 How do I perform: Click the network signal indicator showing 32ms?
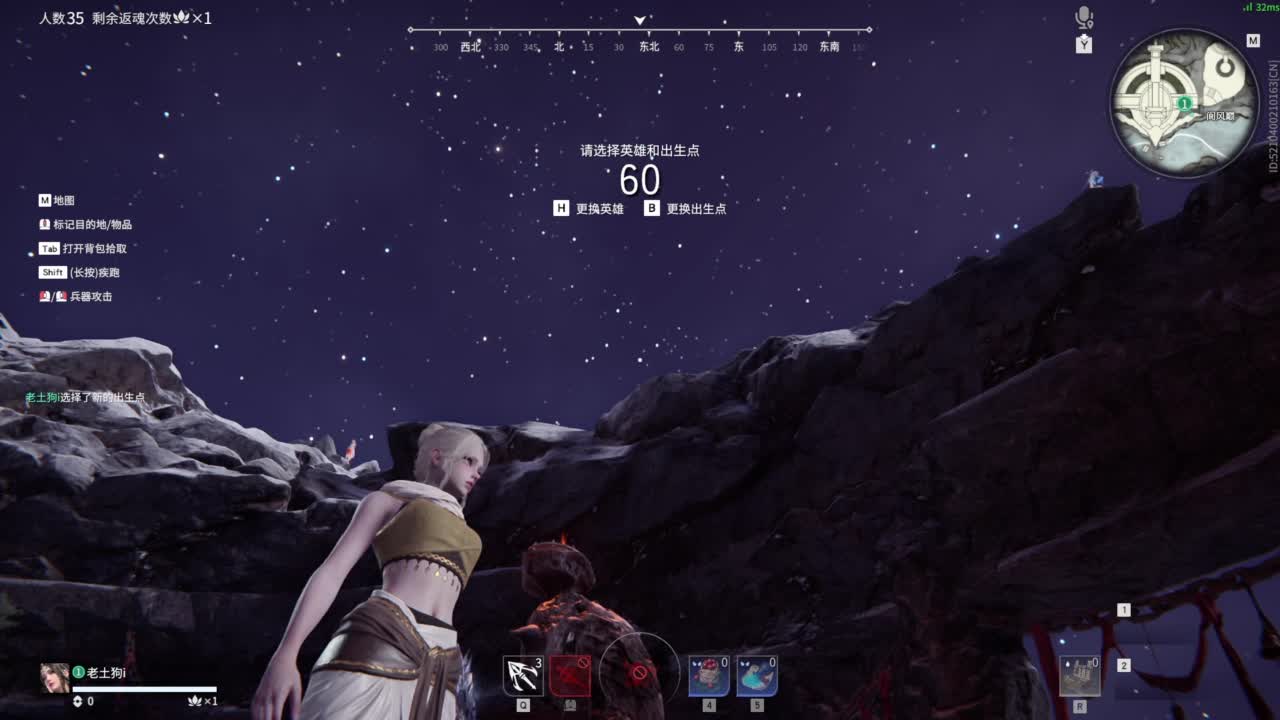pos(1255,8)
